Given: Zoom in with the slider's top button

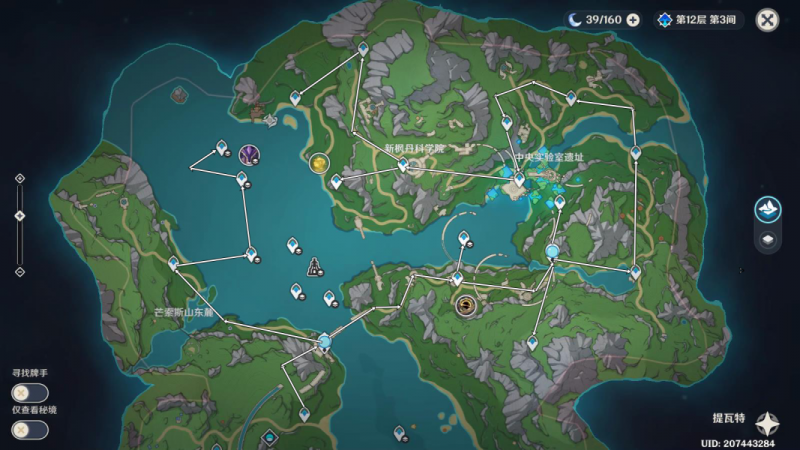Looking at the screenshot, I should point(19,179).
